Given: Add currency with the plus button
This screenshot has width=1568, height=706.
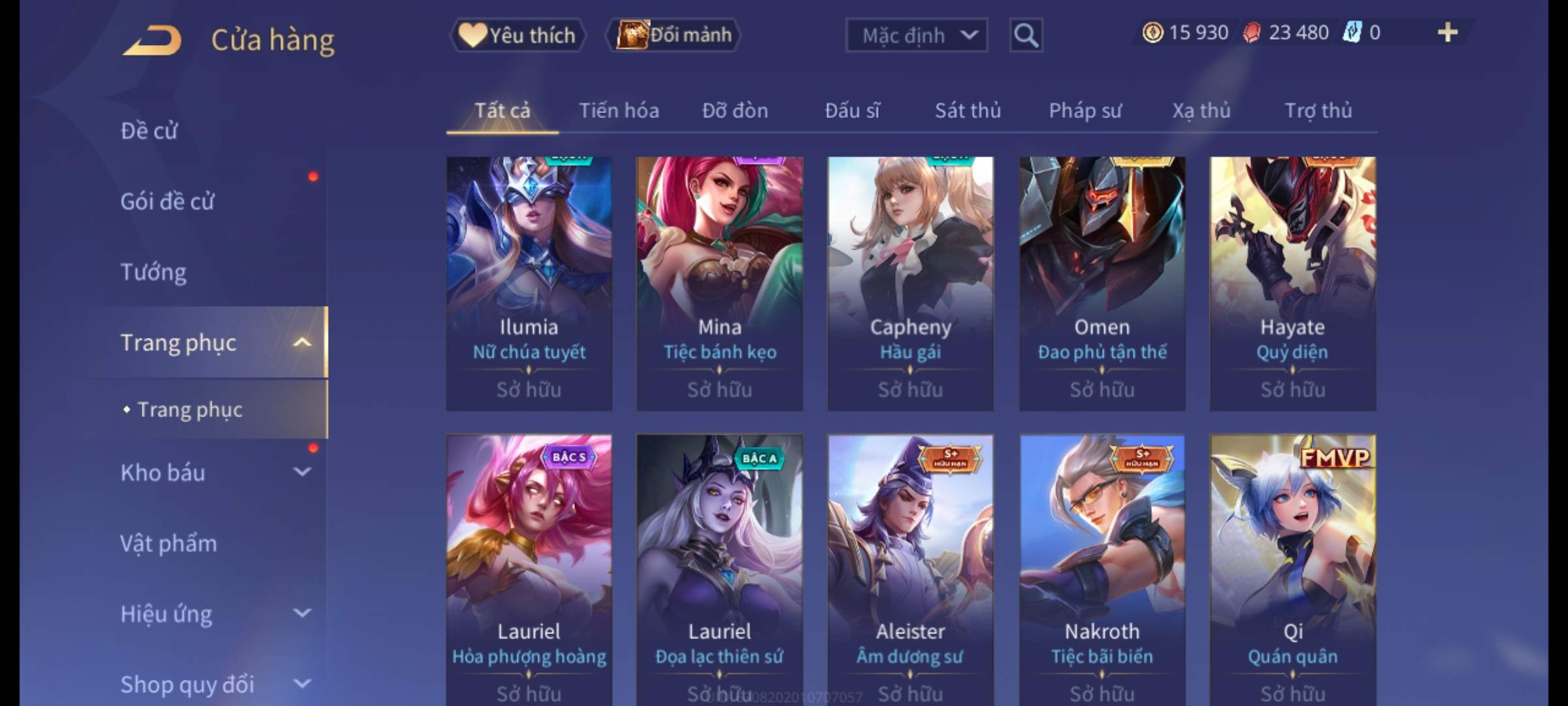Looking at the screenshot, I should pos(1447,33).
